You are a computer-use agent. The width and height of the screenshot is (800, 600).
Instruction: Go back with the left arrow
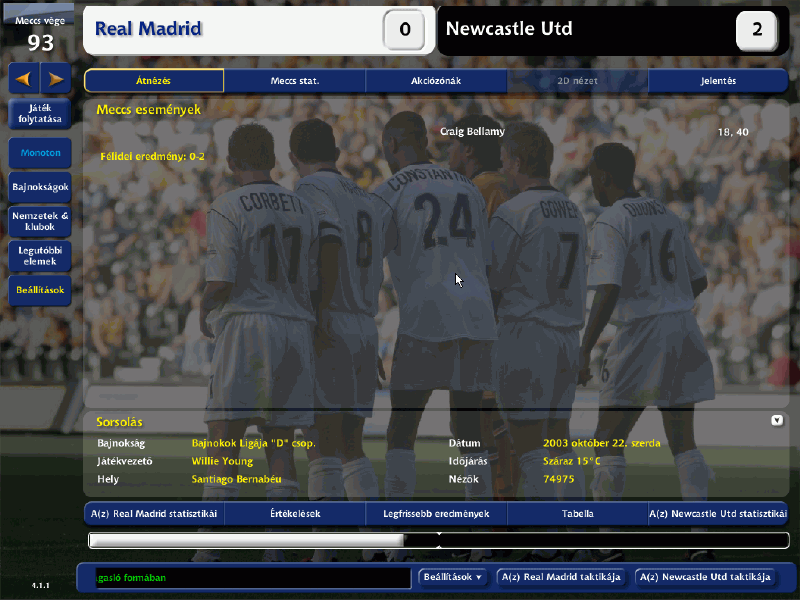(24, 78)
